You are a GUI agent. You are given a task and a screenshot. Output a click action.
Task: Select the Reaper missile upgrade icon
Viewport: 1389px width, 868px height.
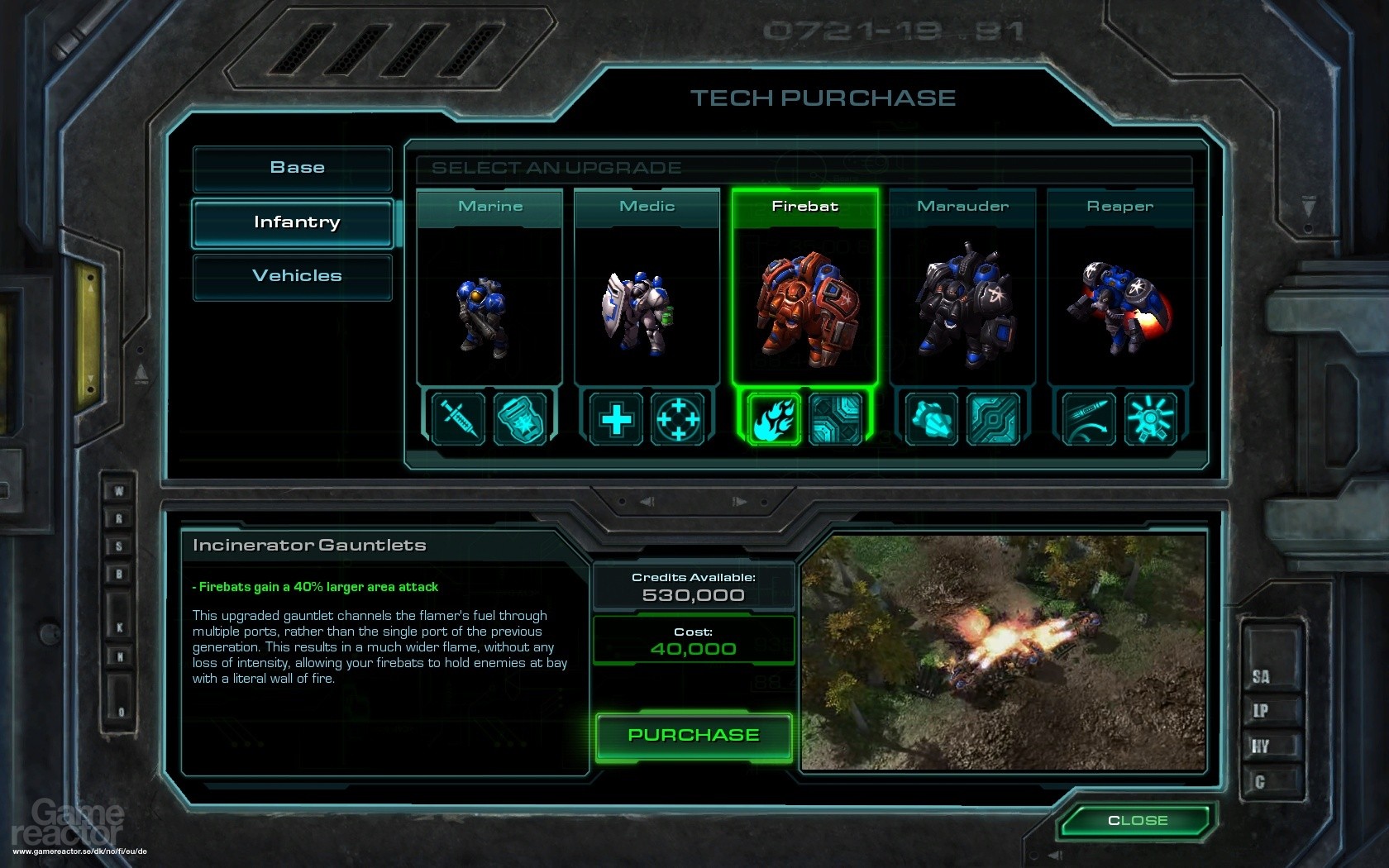tap(1089, 418)
